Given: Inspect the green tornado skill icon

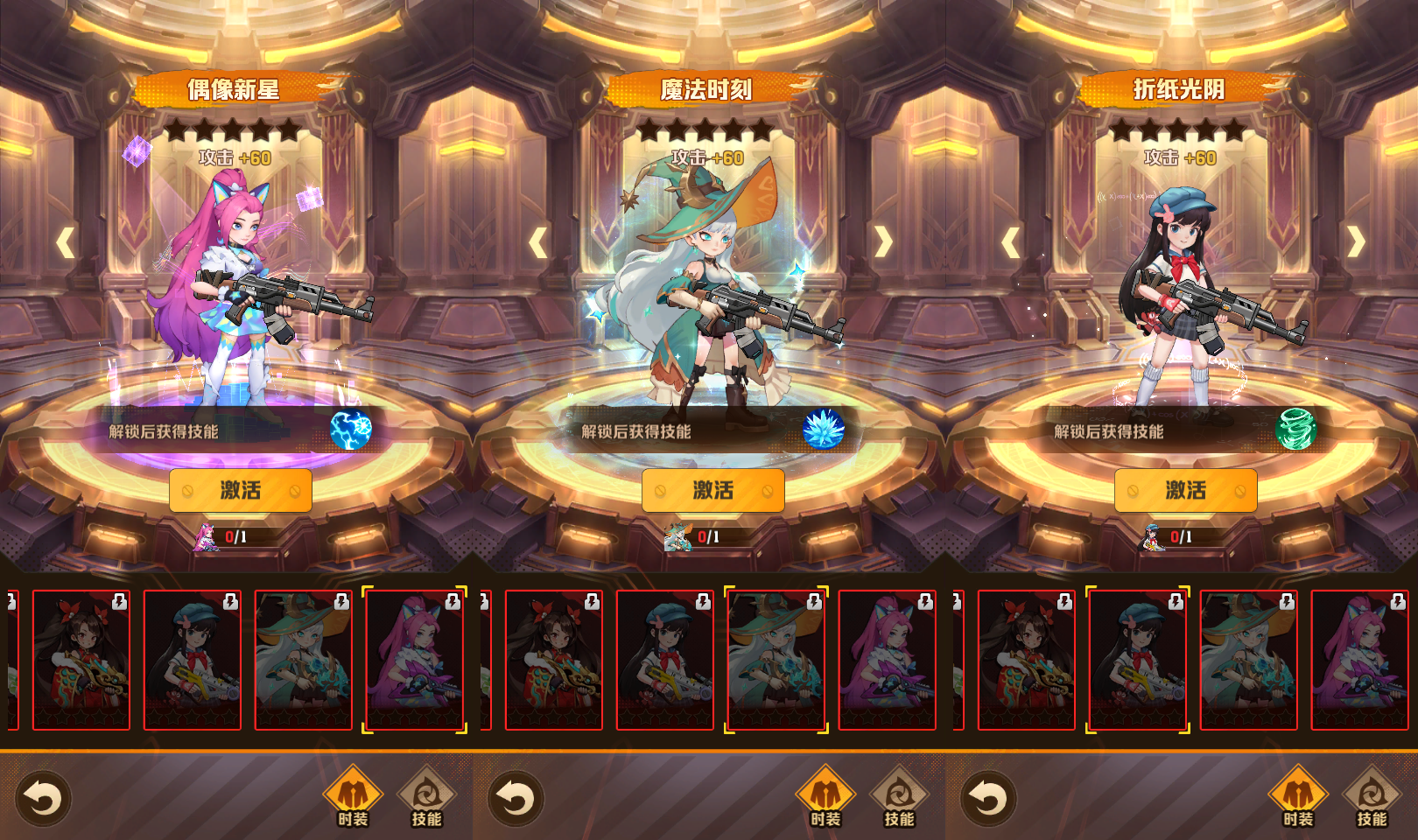Looking at the screenshot, I should coord(1296,430).
